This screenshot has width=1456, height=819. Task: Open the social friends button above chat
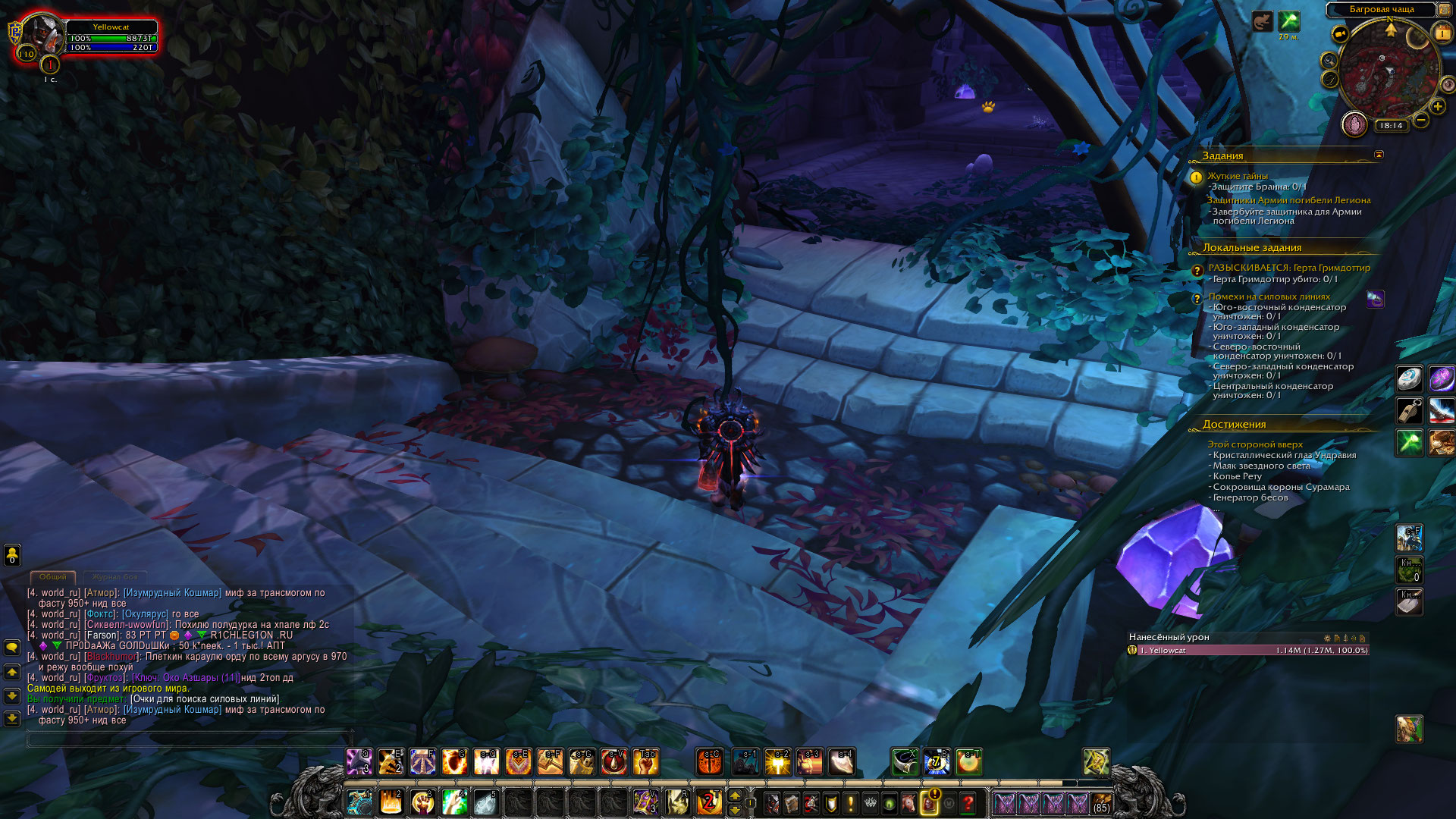point(12,555)
